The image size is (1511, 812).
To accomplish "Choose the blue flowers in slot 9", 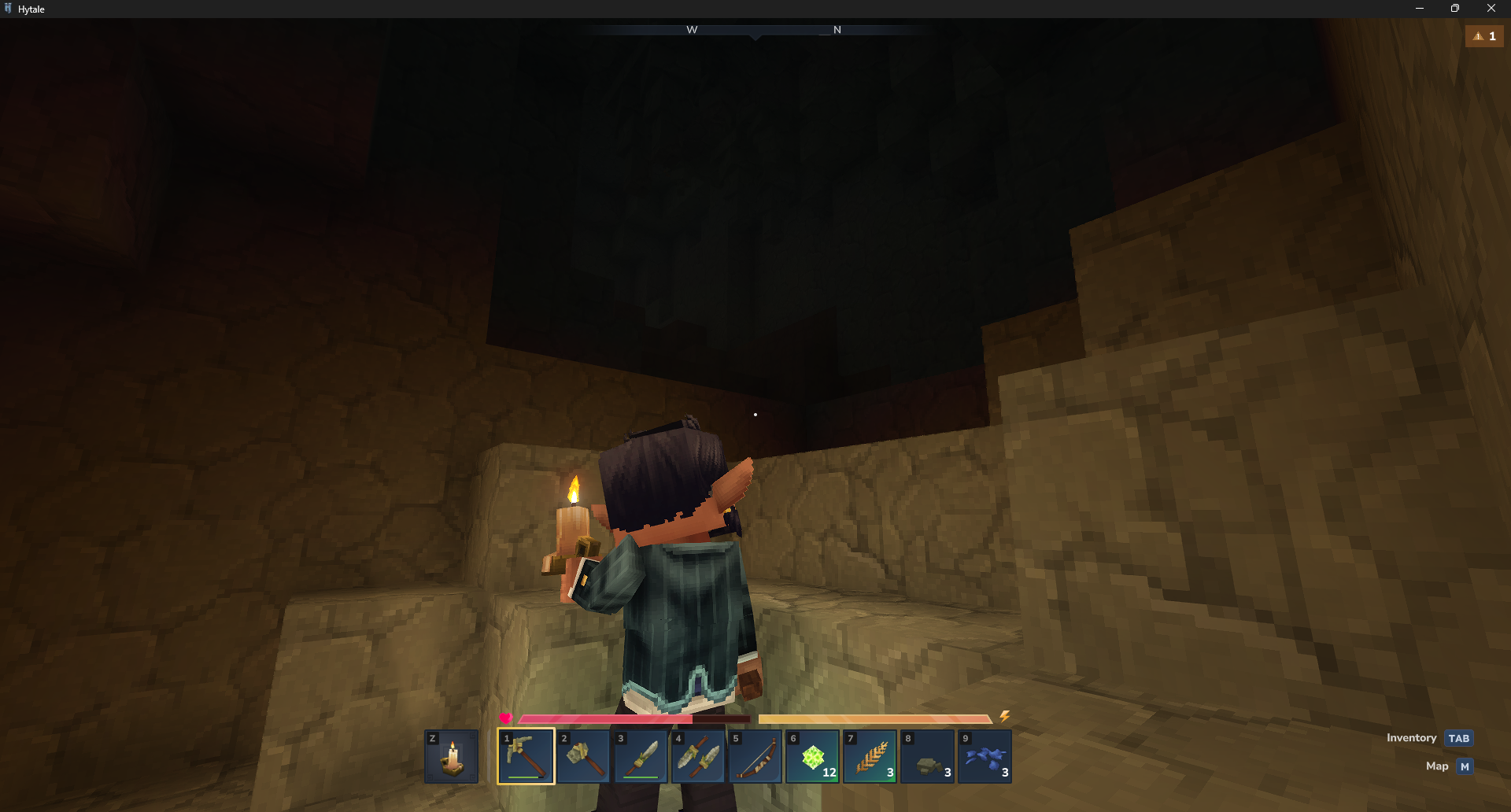I will click(x=986, y=755).
